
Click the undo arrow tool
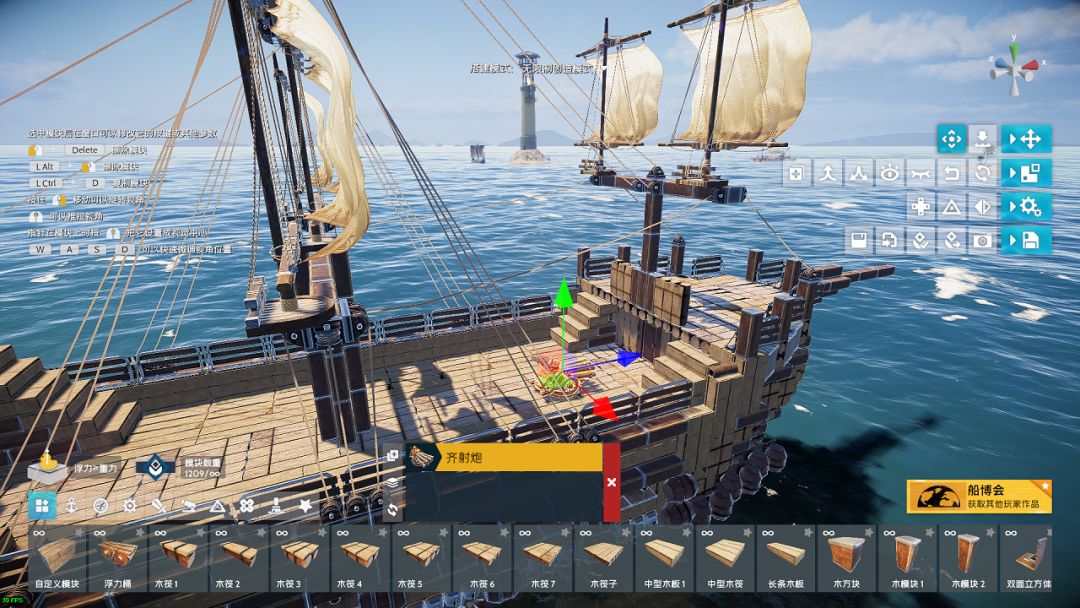[952, 174]
